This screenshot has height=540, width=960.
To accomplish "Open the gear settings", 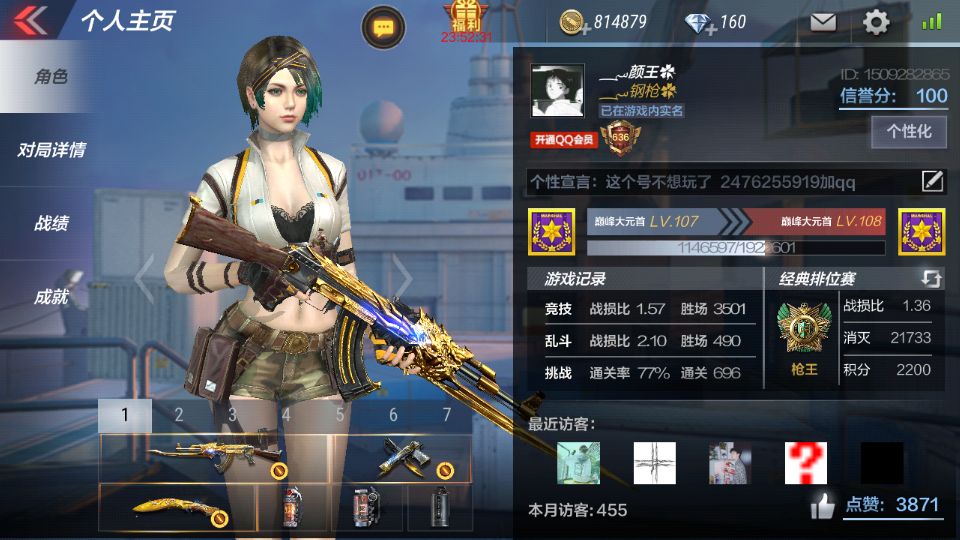I will click(876, 22).
